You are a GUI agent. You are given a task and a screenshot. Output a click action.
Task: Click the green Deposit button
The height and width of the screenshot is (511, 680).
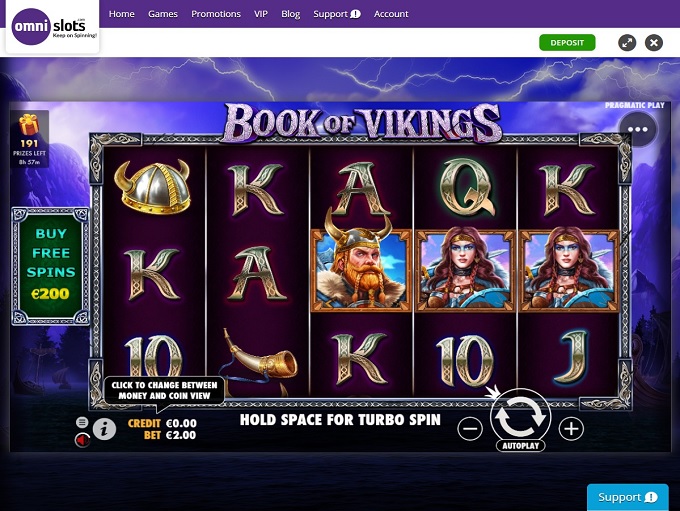coord(567,42)
